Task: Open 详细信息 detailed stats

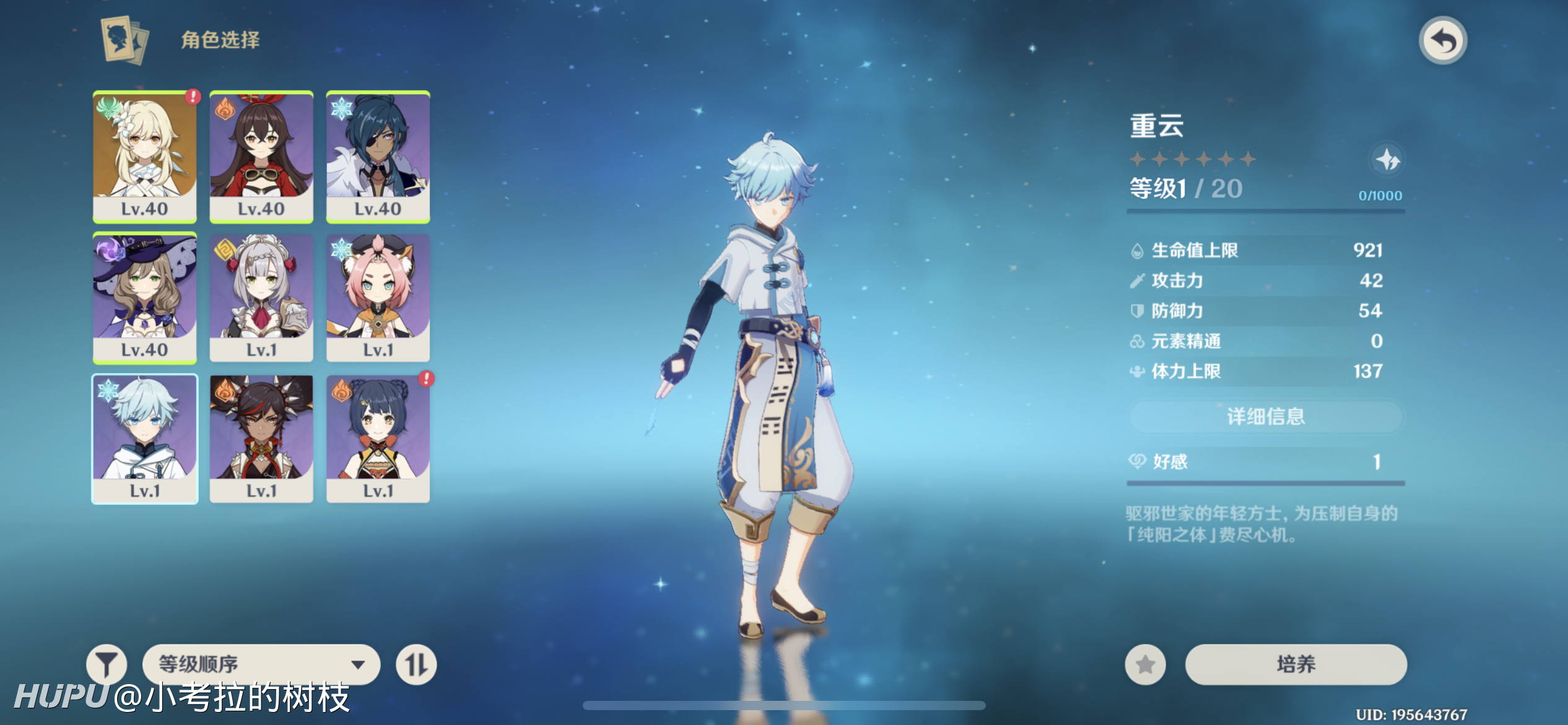Action: 1266,416
